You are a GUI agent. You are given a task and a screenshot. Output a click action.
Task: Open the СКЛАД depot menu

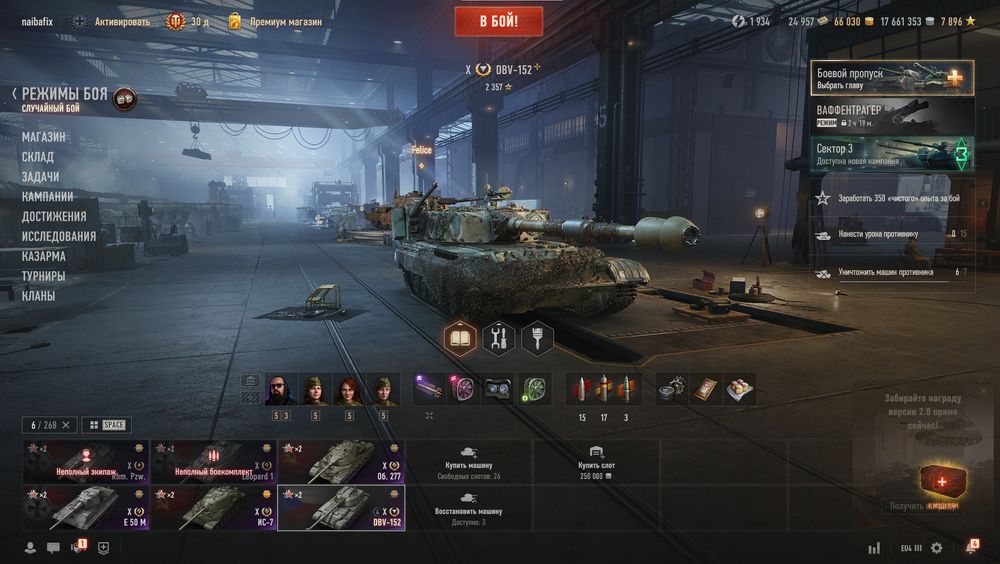[x=38, y=157]
